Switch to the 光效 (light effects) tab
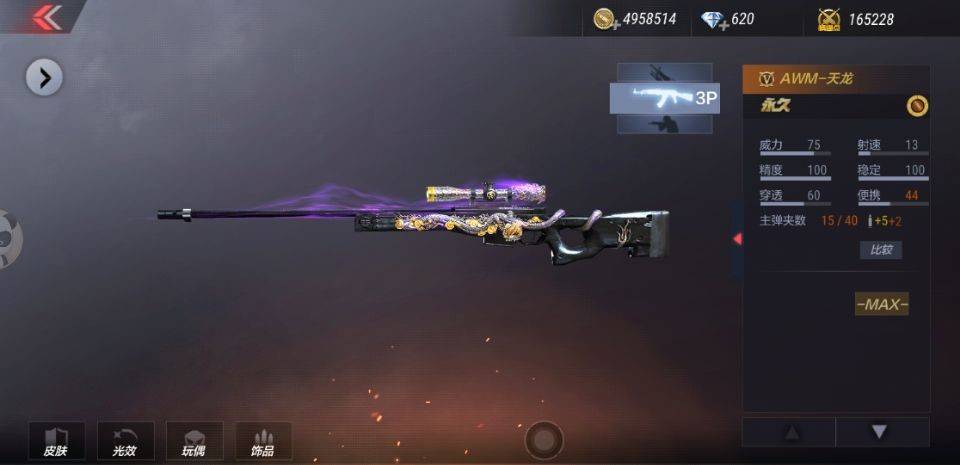The image size is (960, 465). (x=125, y=441)
